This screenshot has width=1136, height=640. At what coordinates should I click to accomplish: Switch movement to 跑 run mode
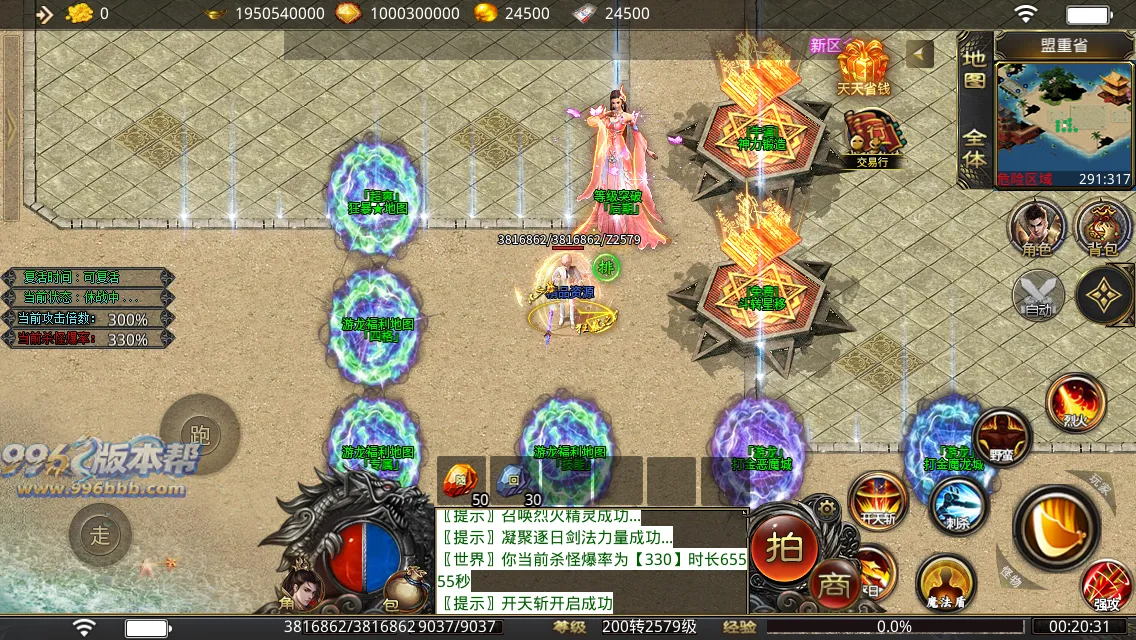pos(199,435)
